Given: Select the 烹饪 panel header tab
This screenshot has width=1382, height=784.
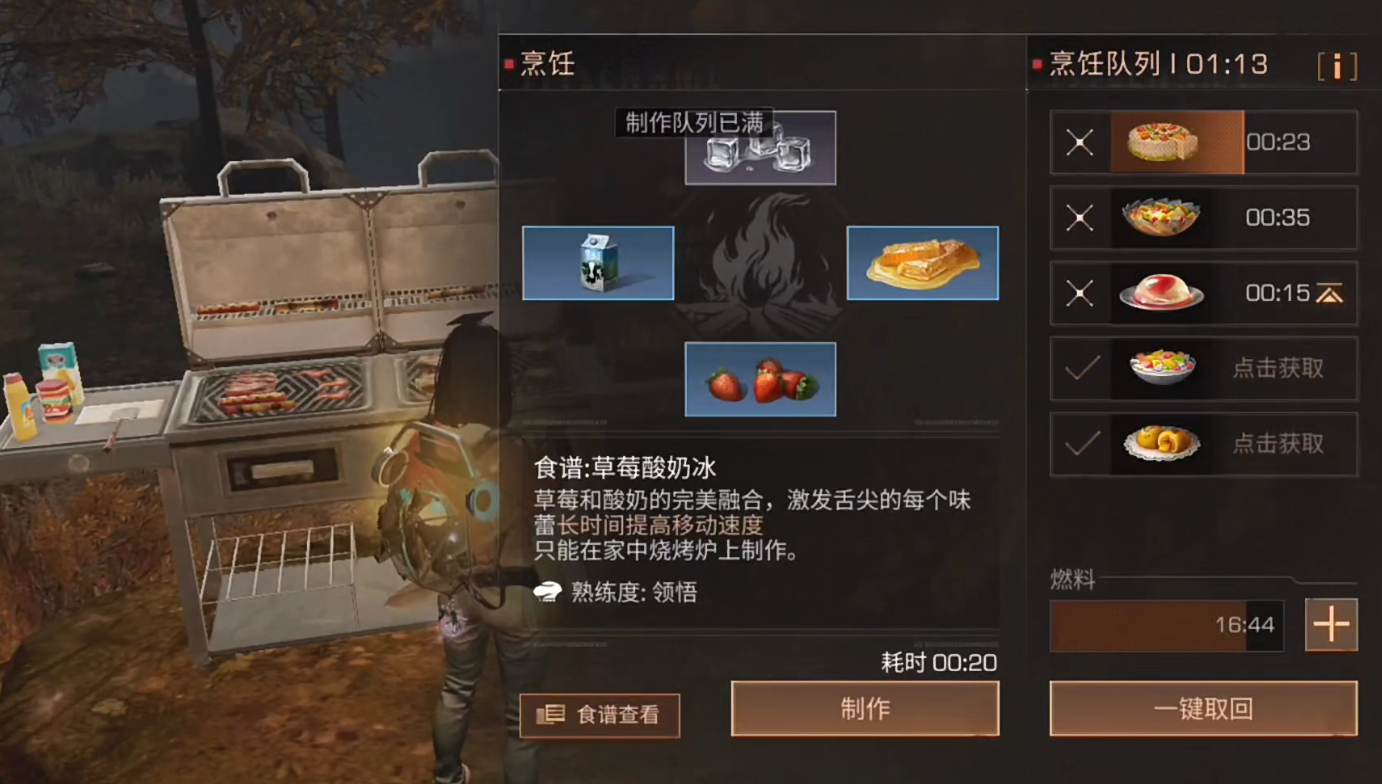Looking at the screenshot, I should click(x=545, y=63).
